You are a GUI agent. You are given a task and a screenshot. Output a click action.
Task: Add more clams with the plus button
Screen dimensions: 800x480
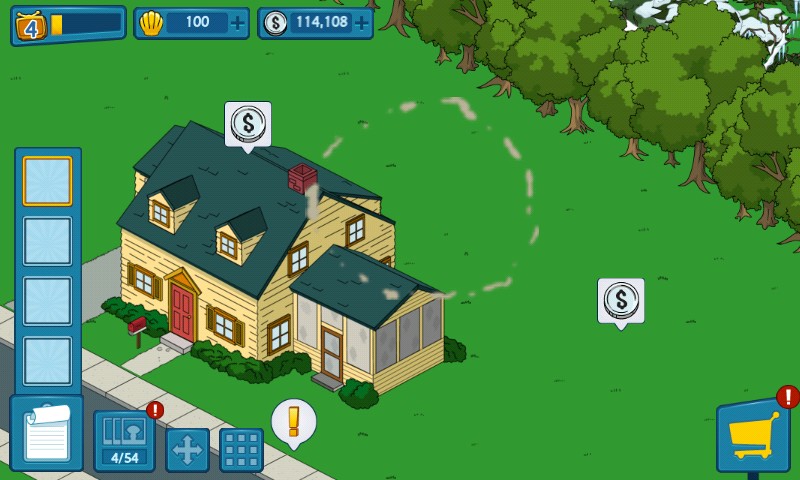click(x=237, y=23)
